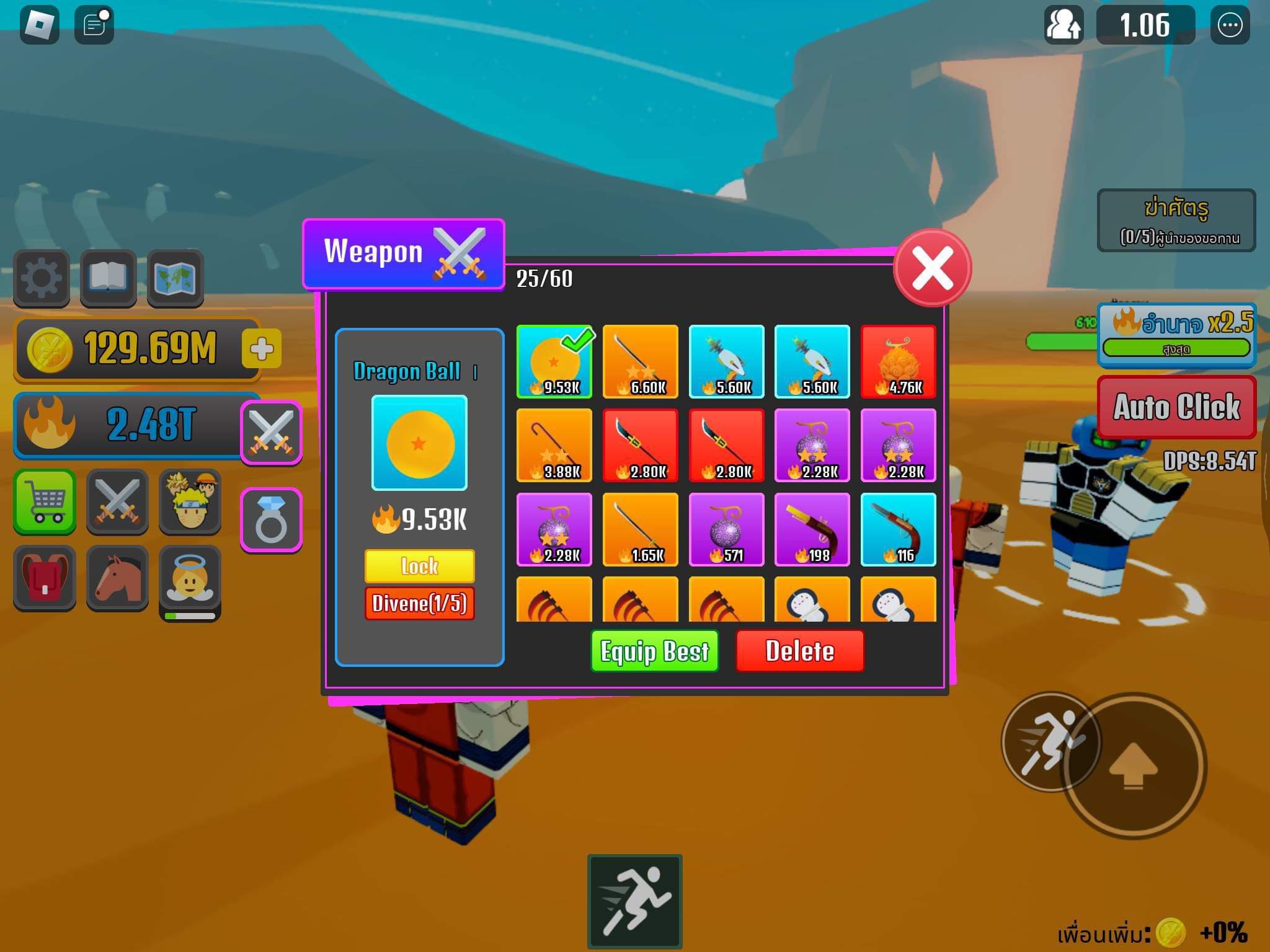Select the equipped Dragon Ball 9.53K slot
The width and height of the screenshot is (1270, 952).
[554, 362]
